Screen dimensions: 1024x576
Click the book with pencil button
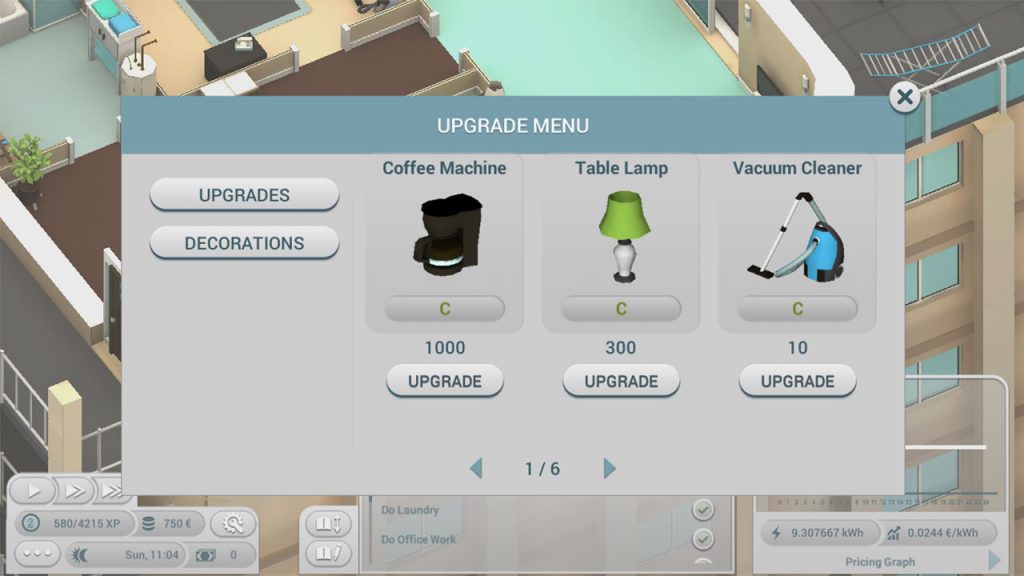(x=329, y=552)
